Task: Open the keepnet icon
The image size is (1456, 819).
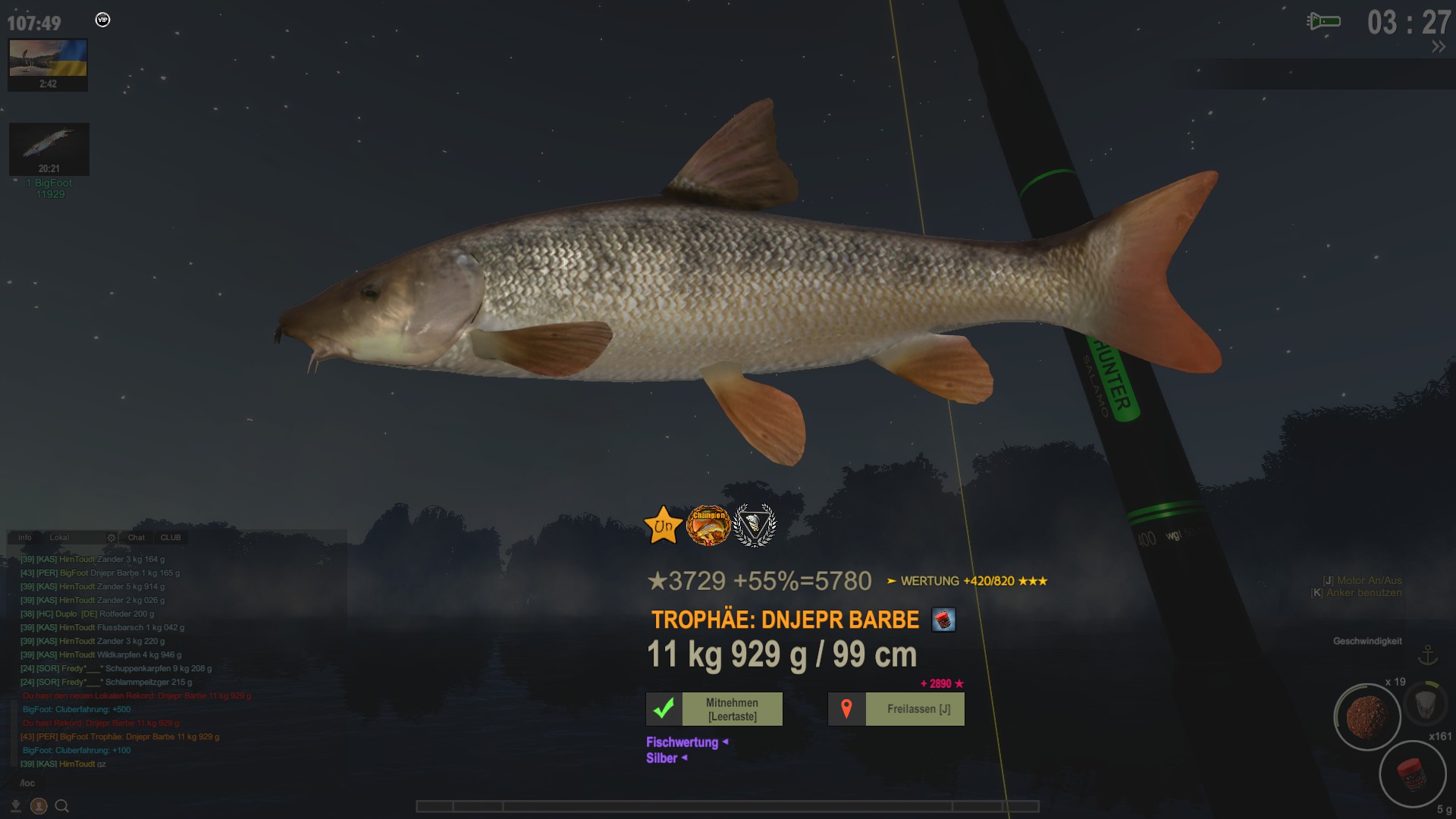Action: click(1425, 704)
